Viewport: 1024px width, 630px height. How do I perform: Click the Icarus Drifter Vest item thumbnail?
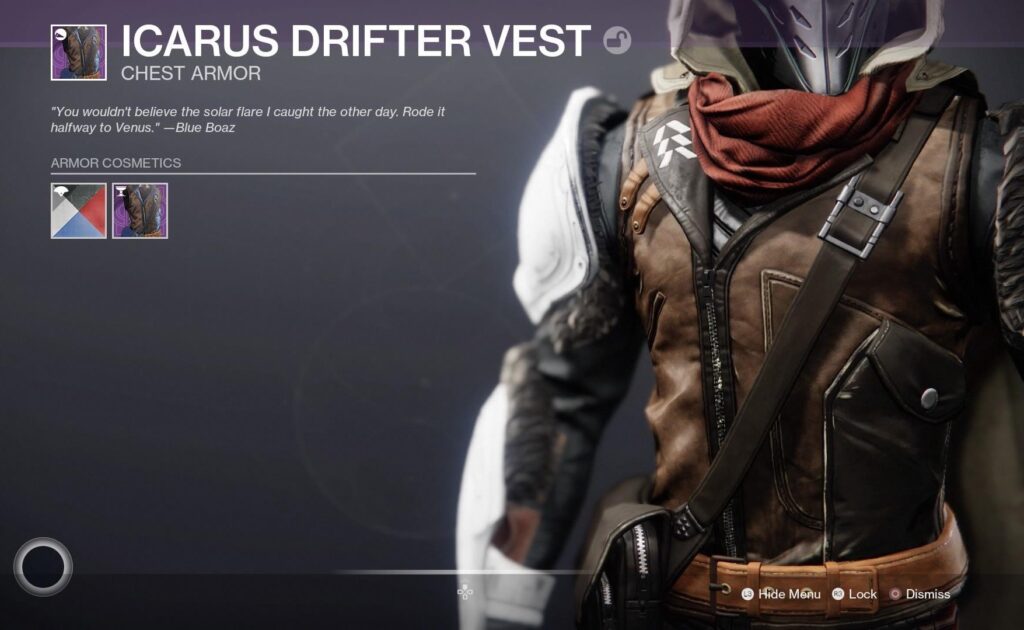pyautogui.click(x=78, y=52)
